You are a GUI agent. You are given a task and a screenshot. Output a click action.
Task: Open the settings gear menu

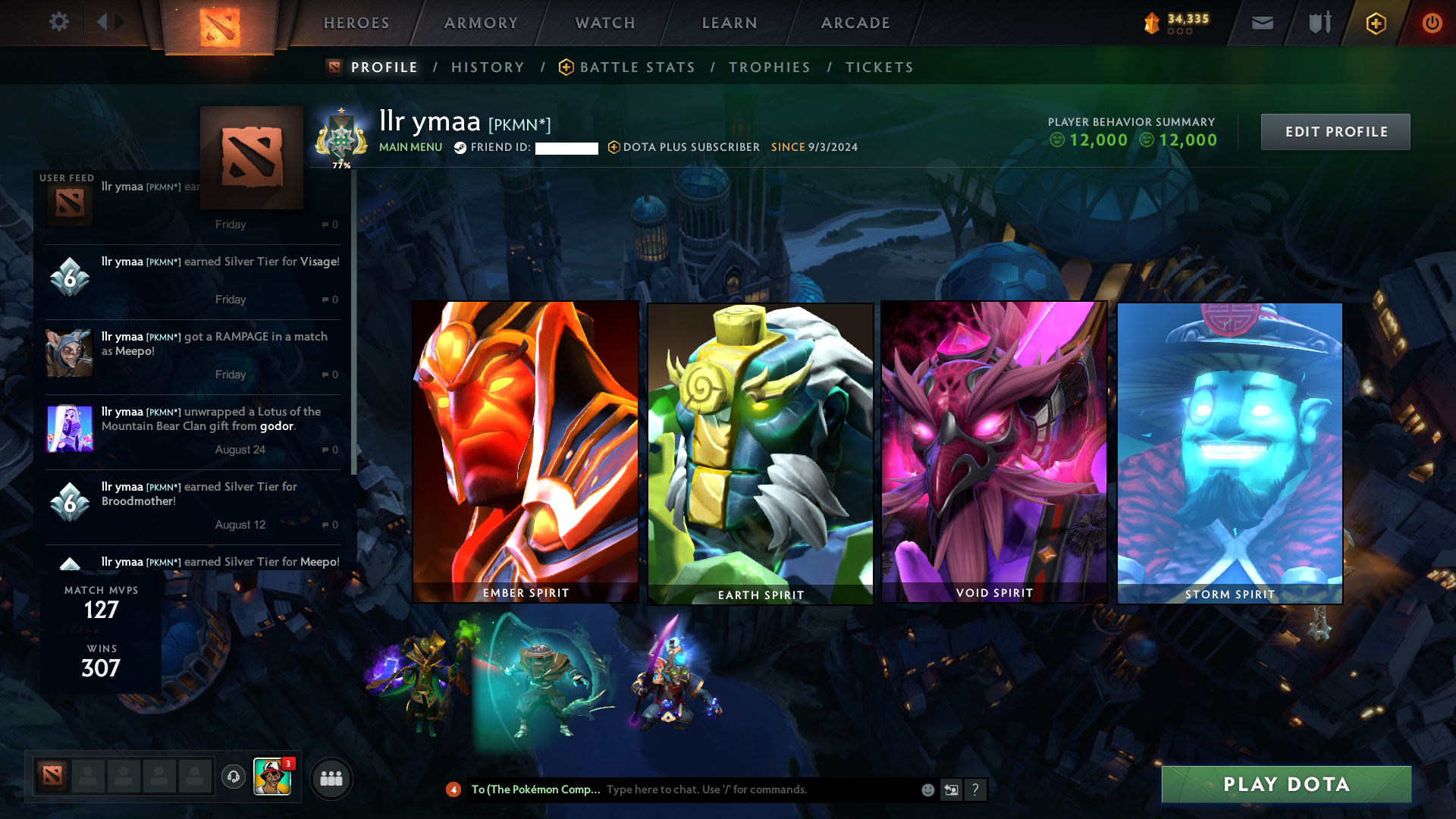(59, 22)
